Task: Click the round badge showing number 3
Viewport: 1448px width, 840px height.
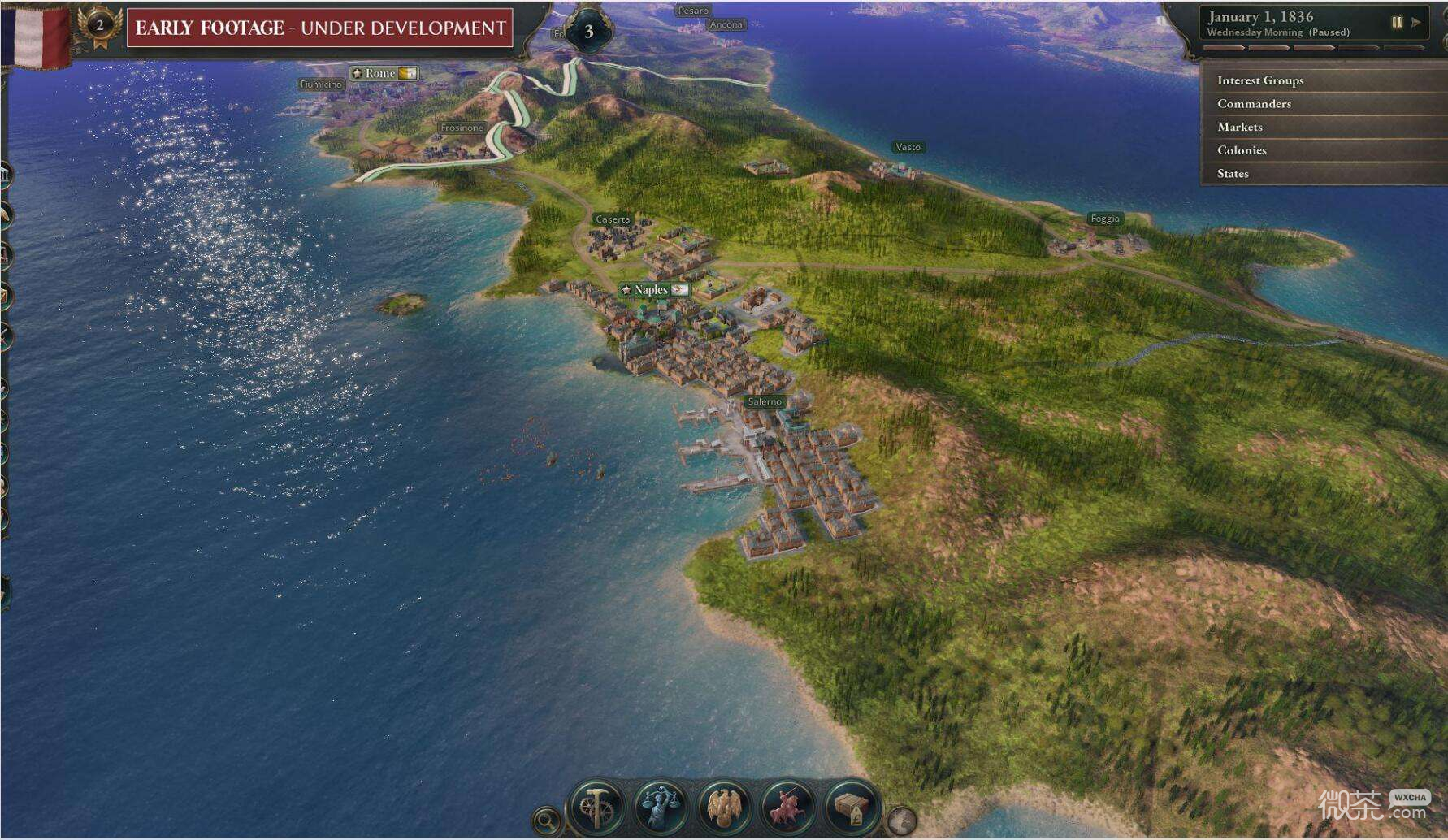Action: pyautogui.click(x=588, y=32)
